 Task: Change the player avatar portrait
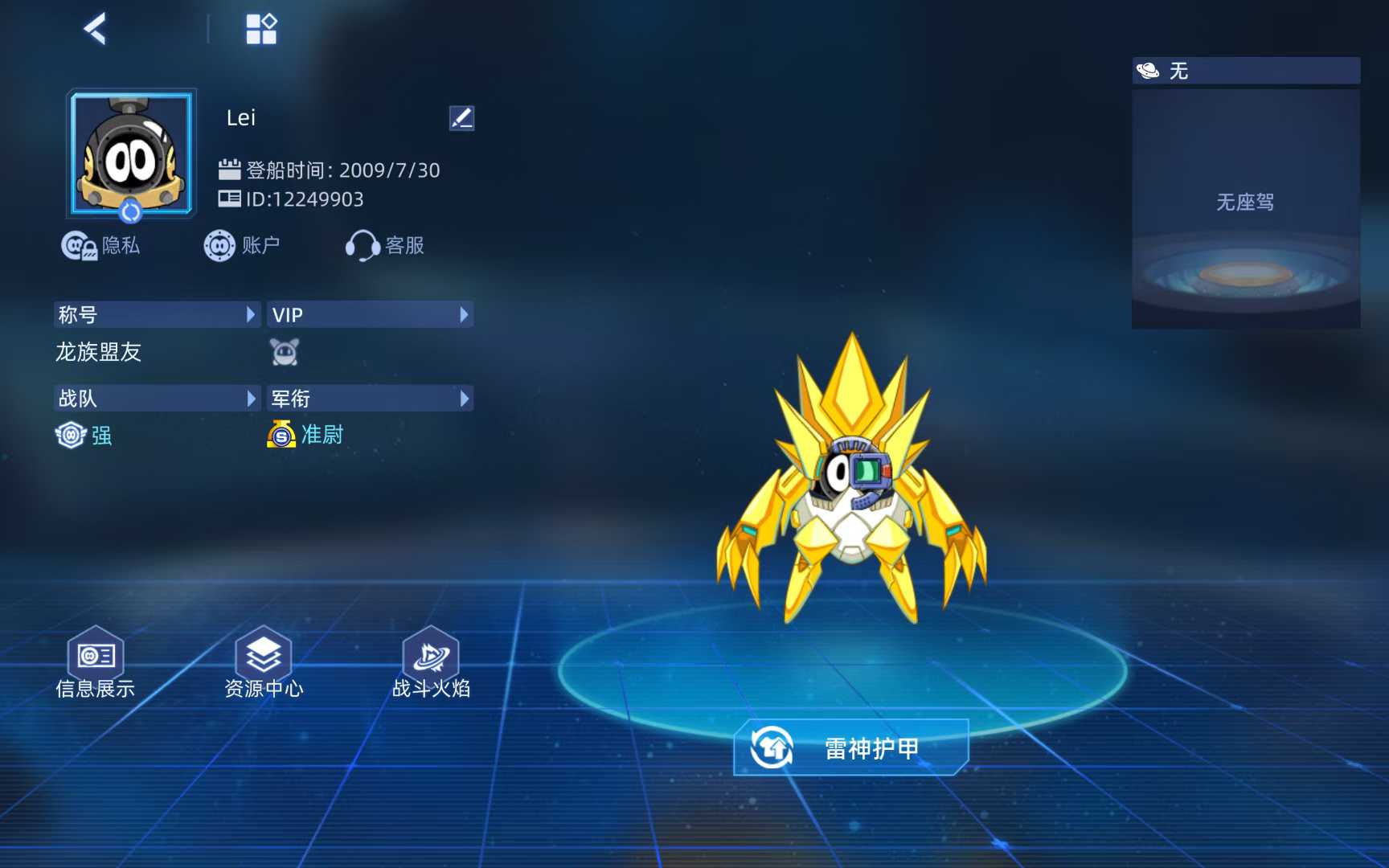[131, 153]
